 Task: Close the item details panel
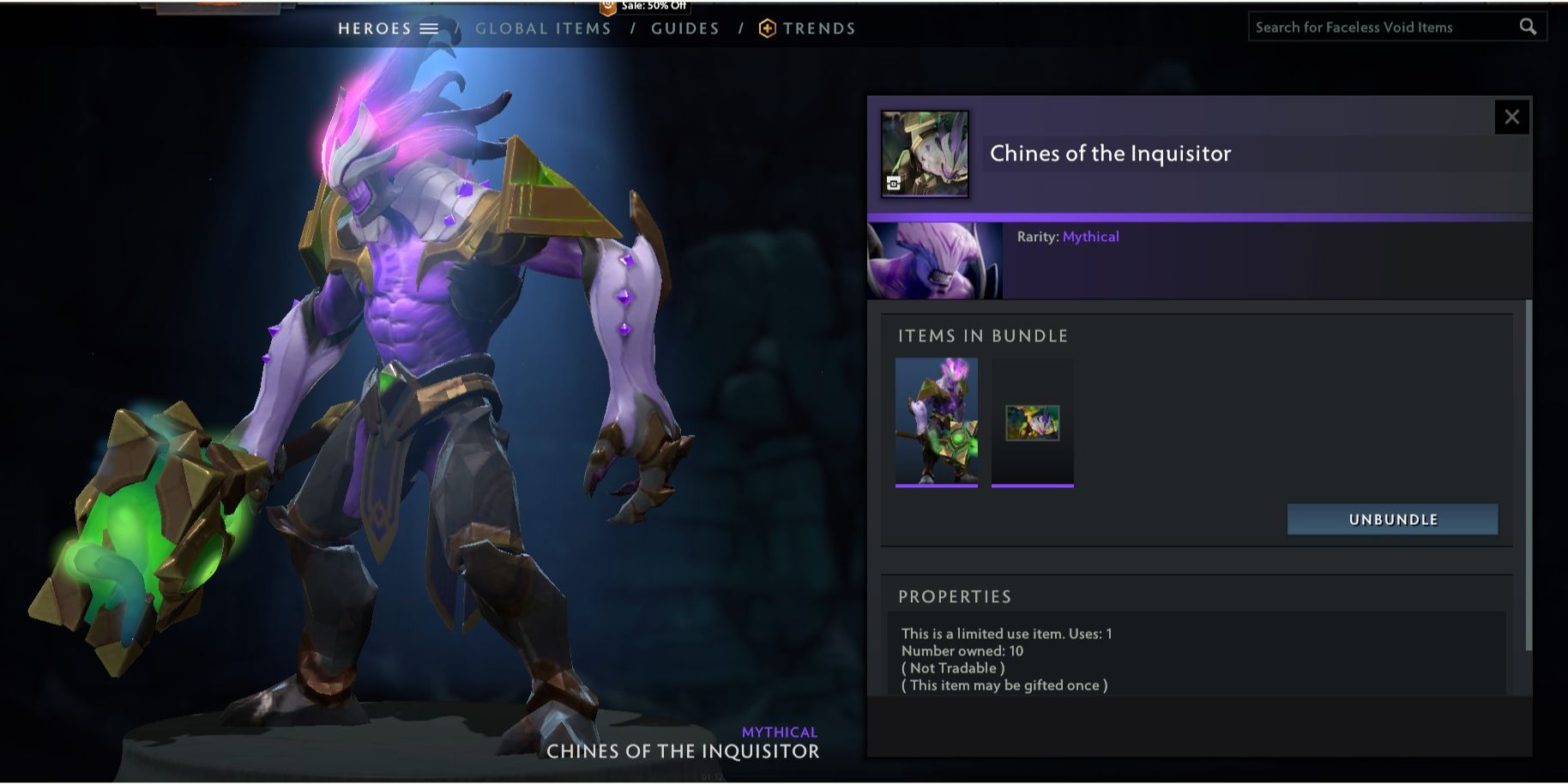point(1511,117)
